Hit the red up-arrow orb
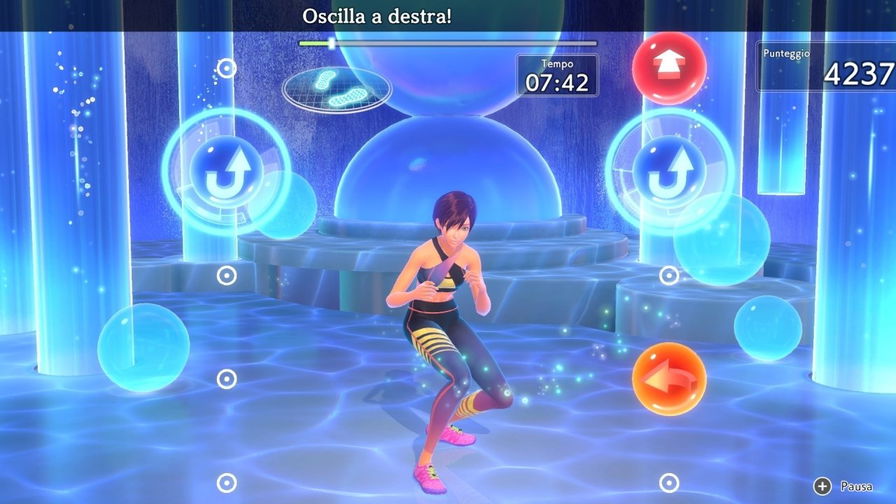 [x=669, y=68]
